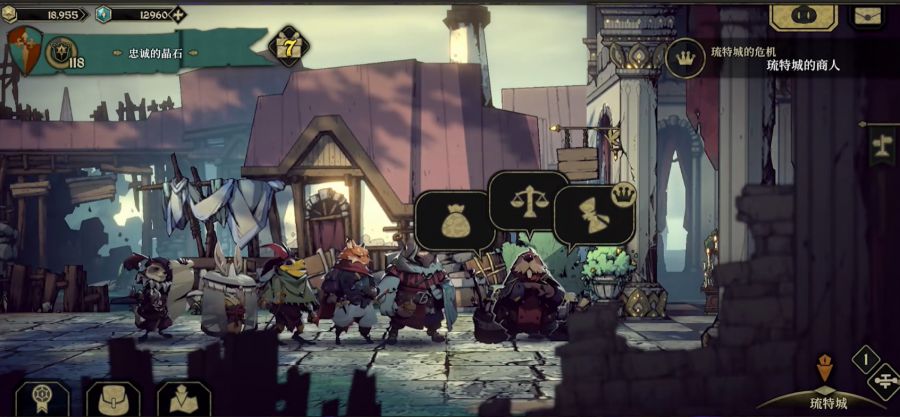Image resolution: width=900 pixels, height=417 pixels.
Task: Open the player shield avatar profile
Action: (x=24, y=49)
